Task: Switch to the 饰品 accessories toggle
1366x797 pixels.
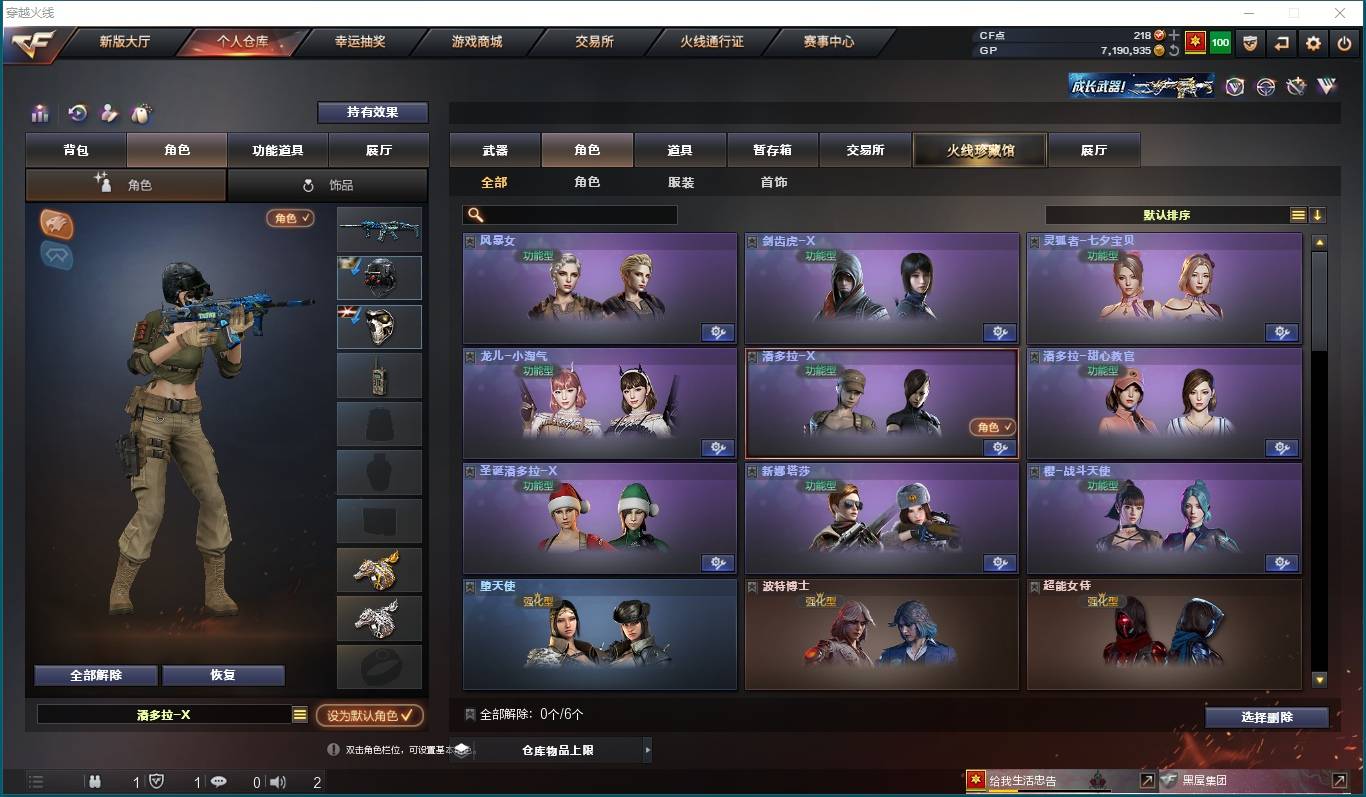Action: (328, 185)
